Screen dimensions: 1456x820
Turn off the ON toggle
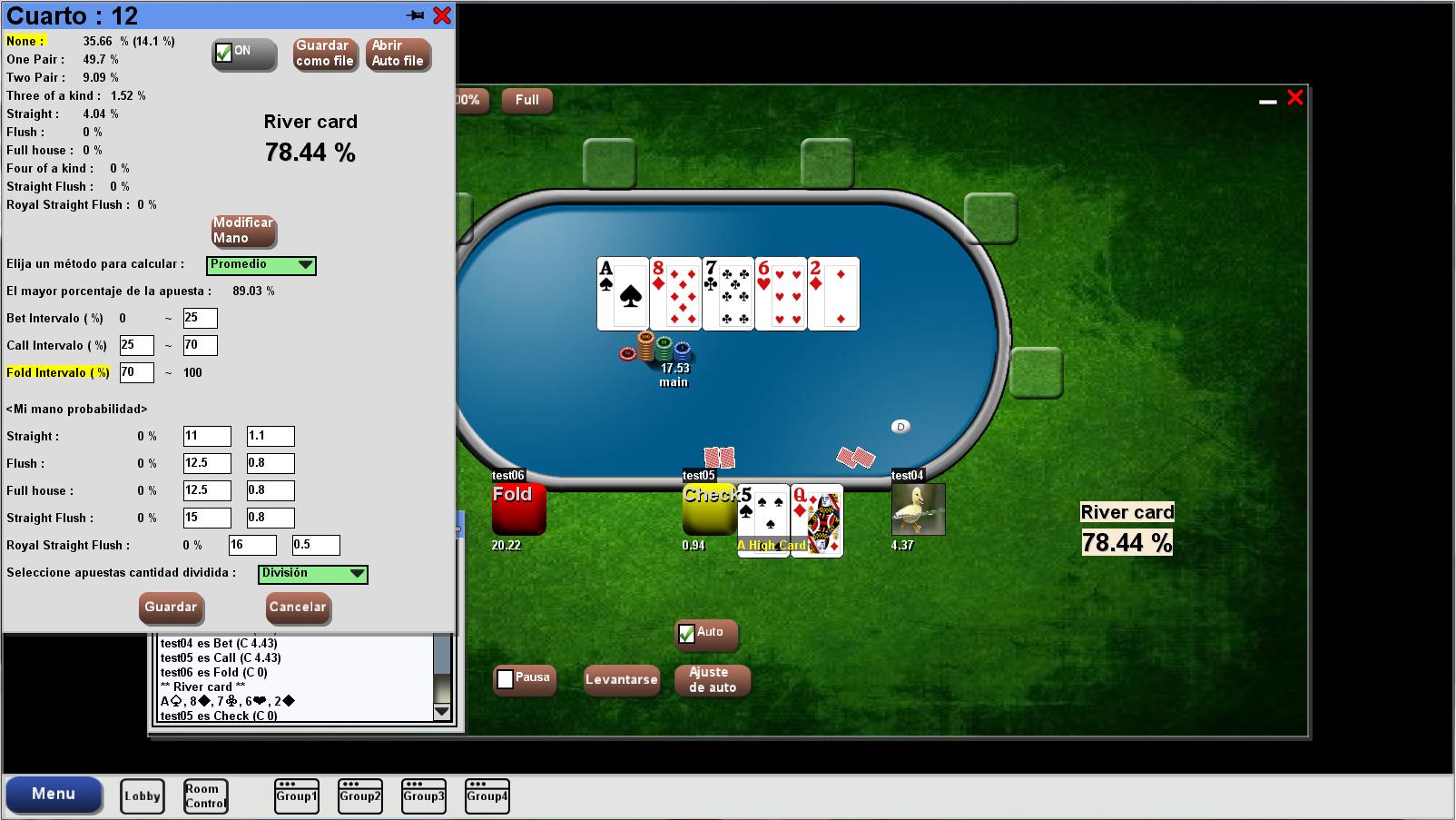[223, 53]
